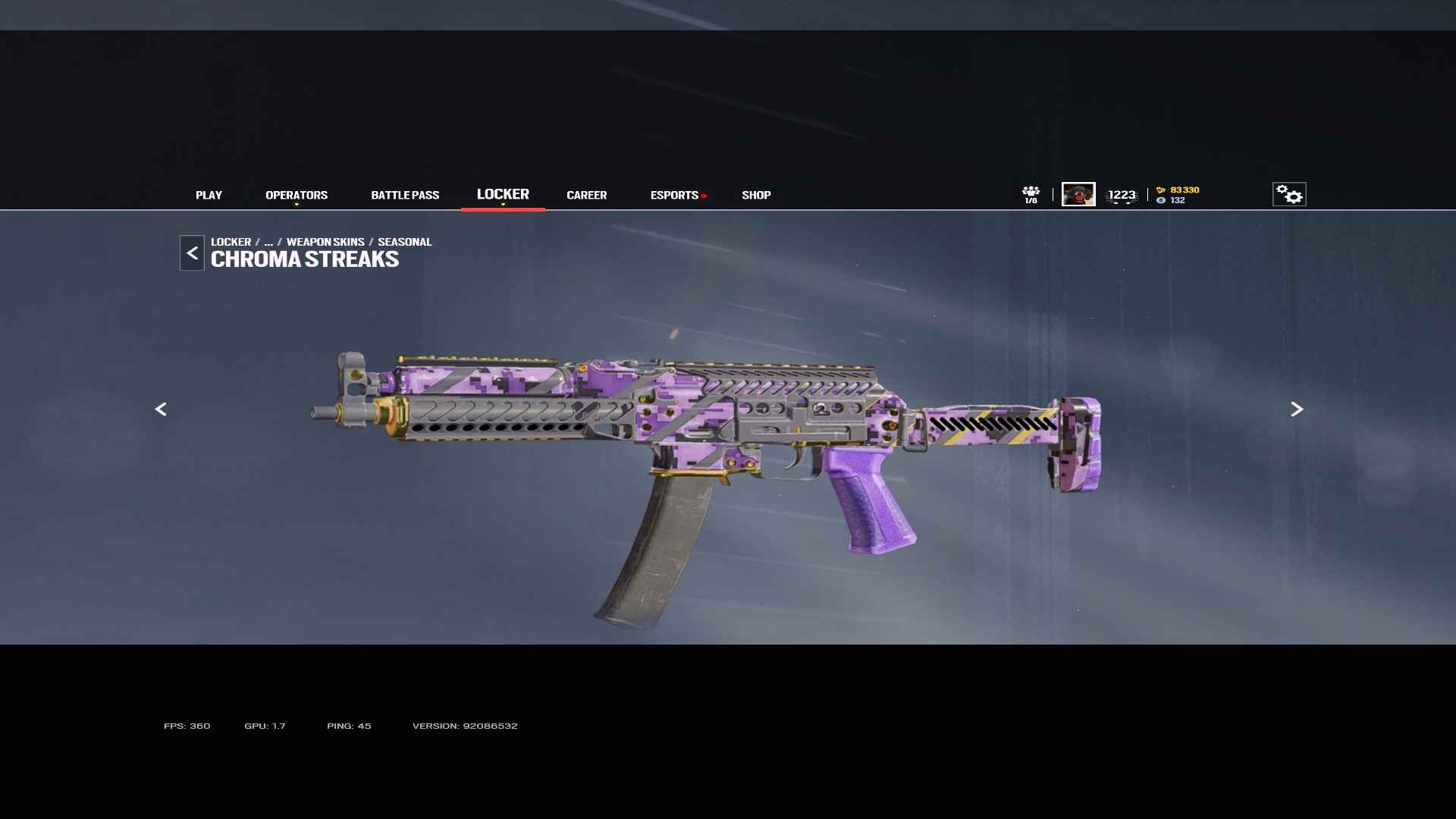Viewport: 1456px width, 819px height.
Task: Visit the Shop tab
Action: tap(756, 196)
